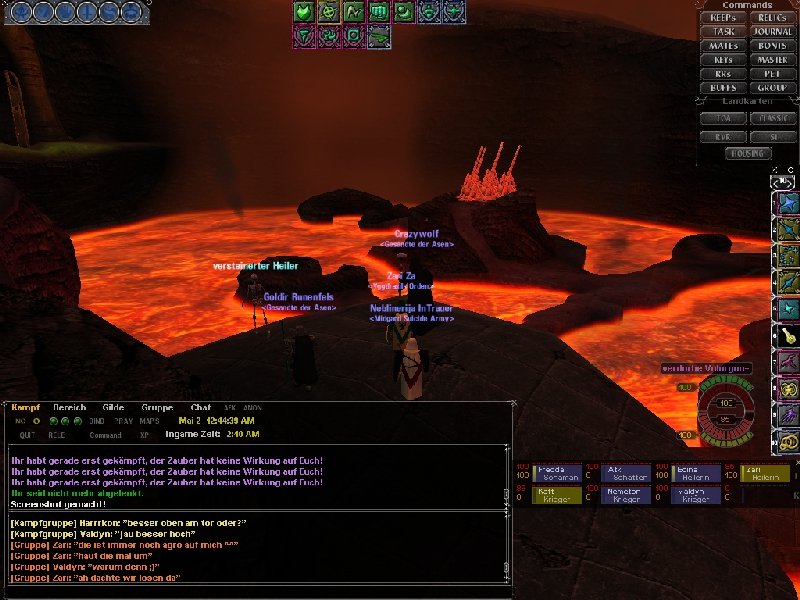The height and width of the screenshot is (600, 800).
Task: Show the TASK command
Action: point(724,32)
